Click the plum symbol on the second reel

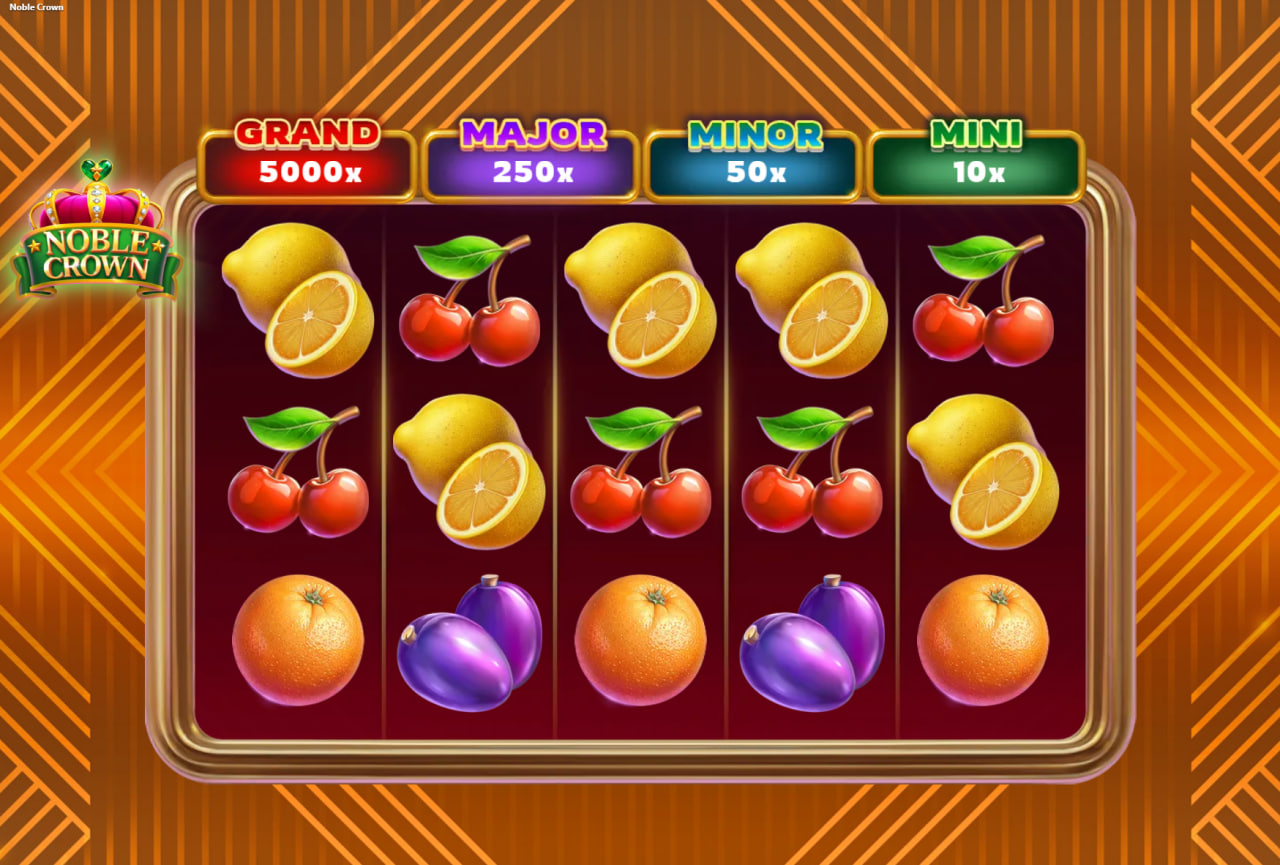pyautogui.click(x=470, y=640)
